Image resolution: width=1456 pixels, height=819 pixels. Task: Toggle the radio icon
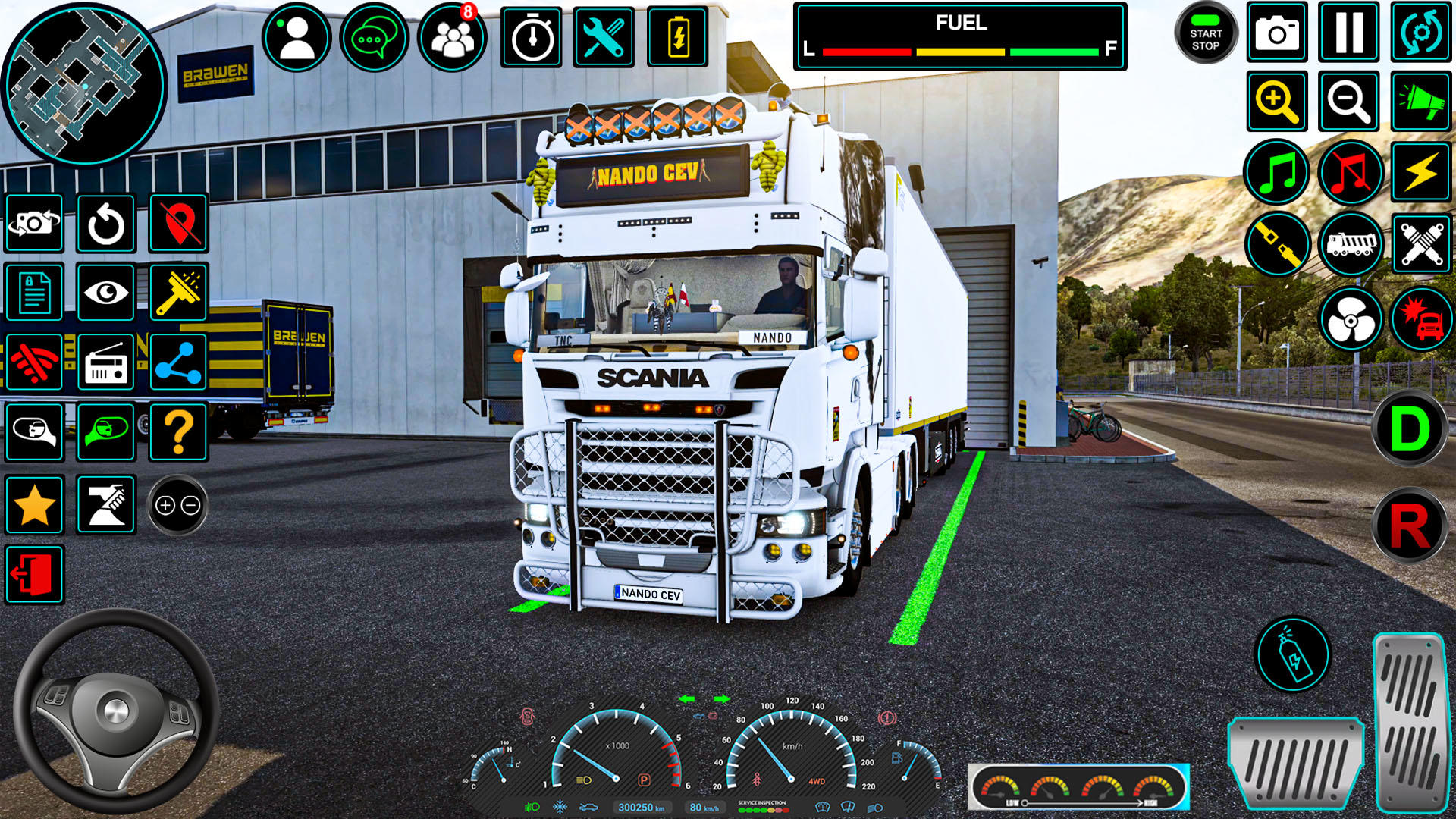pos(106,362)
